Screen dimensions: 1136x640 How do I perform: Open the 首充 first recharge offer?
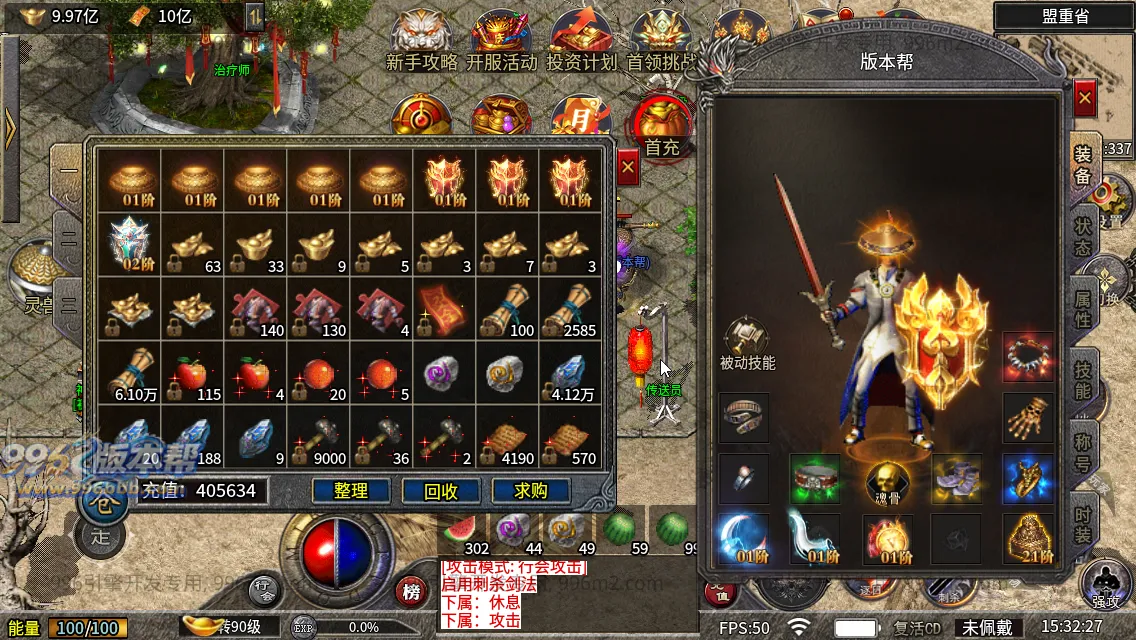tap(661, 128)
